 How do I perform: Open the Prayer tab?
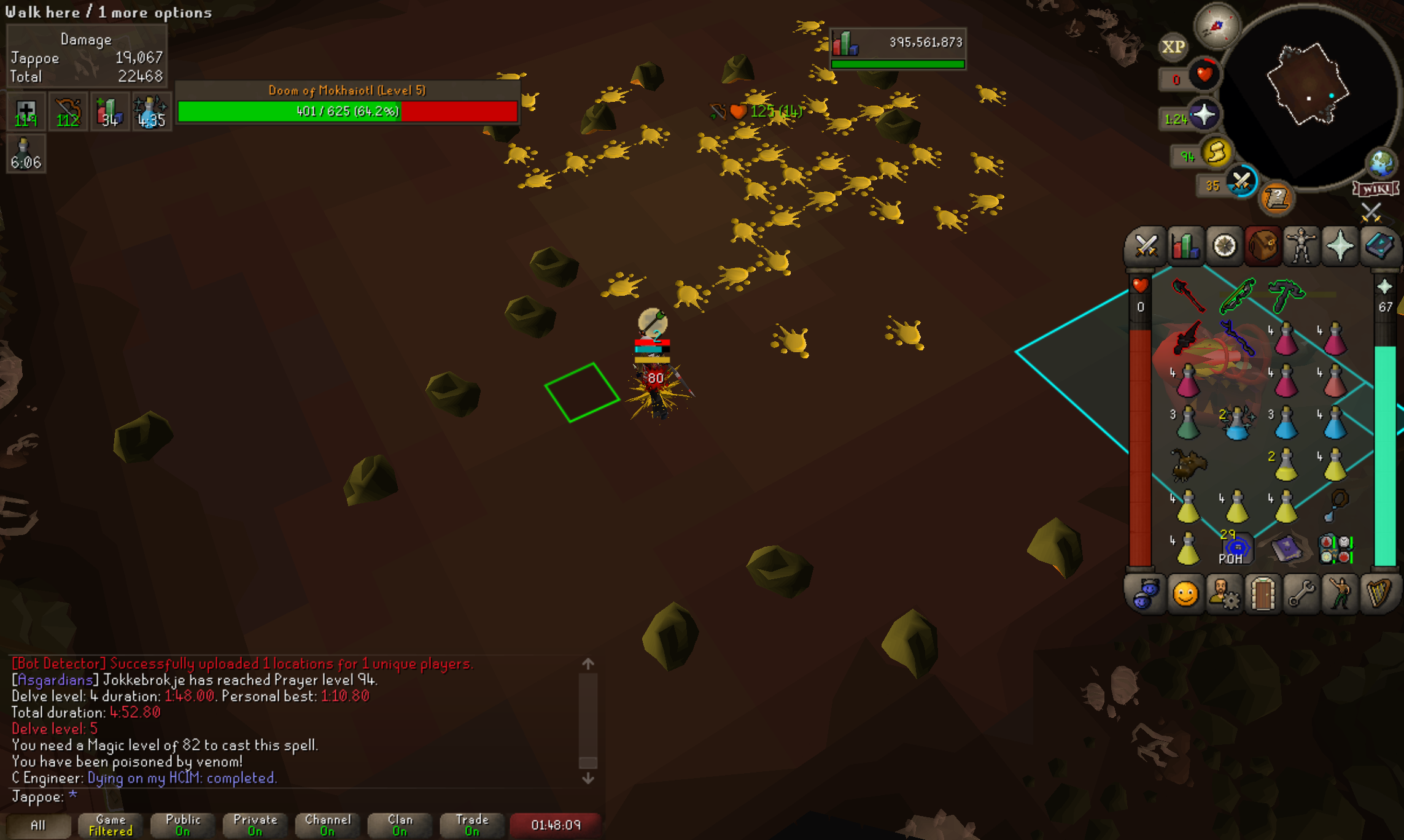point(1340,247)
